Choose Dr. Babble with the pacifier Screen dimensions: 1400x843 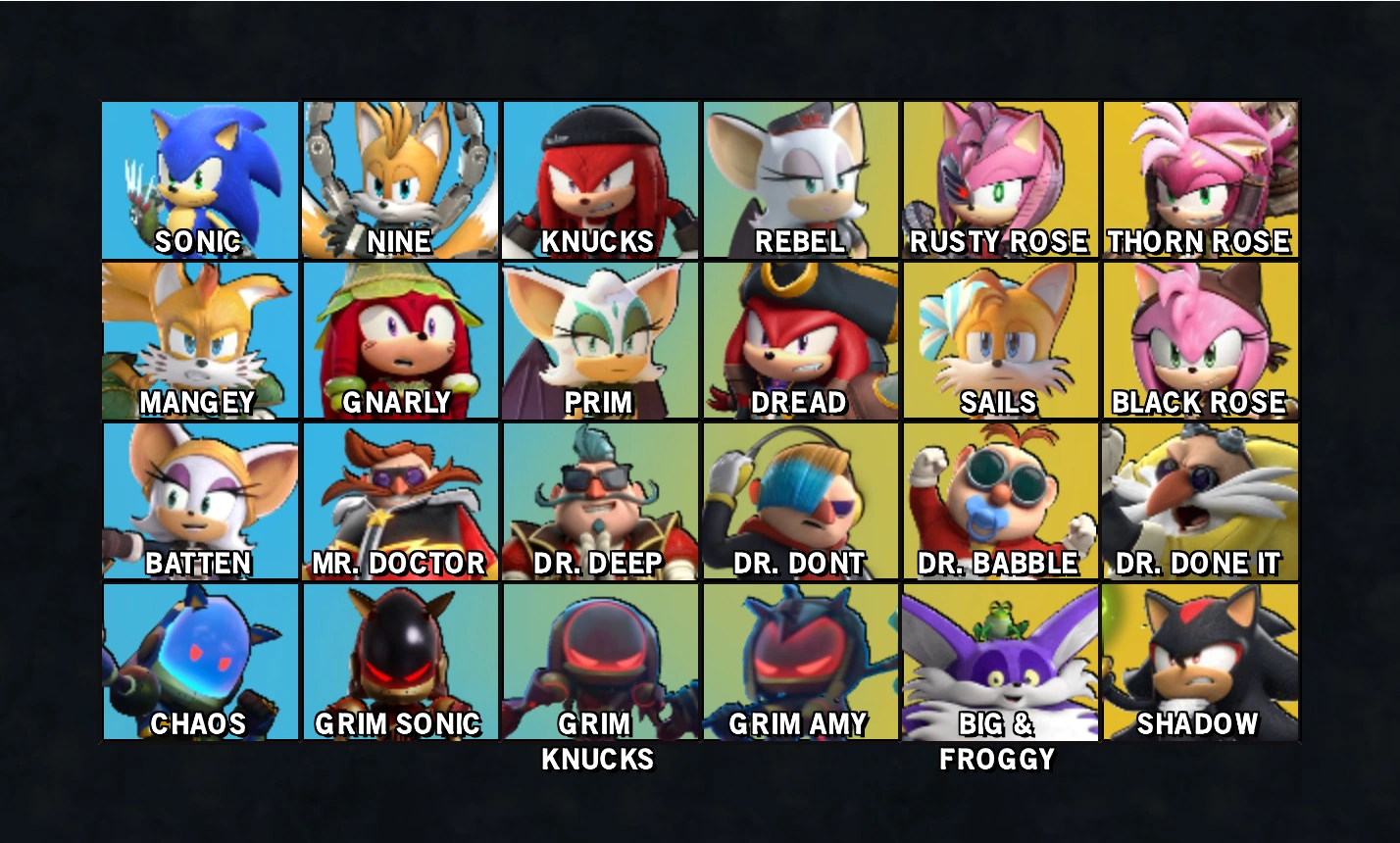(x=1000, y=501)
